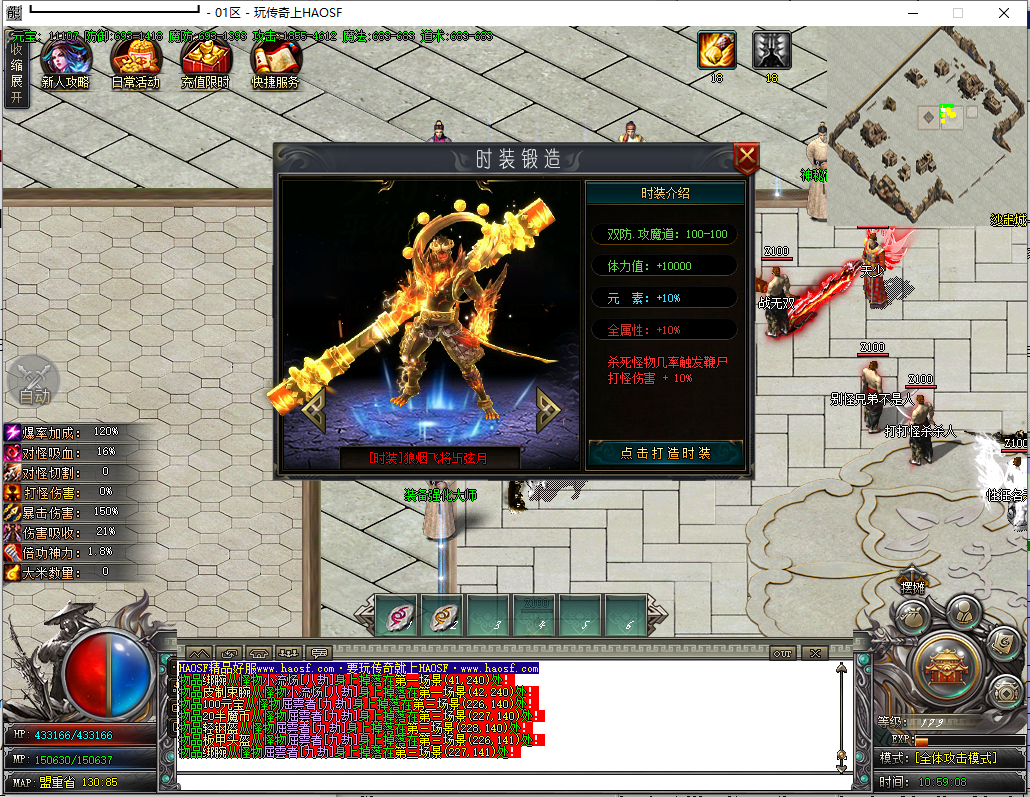Close the chat panel with its X
The image size is (1030, 797).
pyautogui.click(x=815, y=653)
